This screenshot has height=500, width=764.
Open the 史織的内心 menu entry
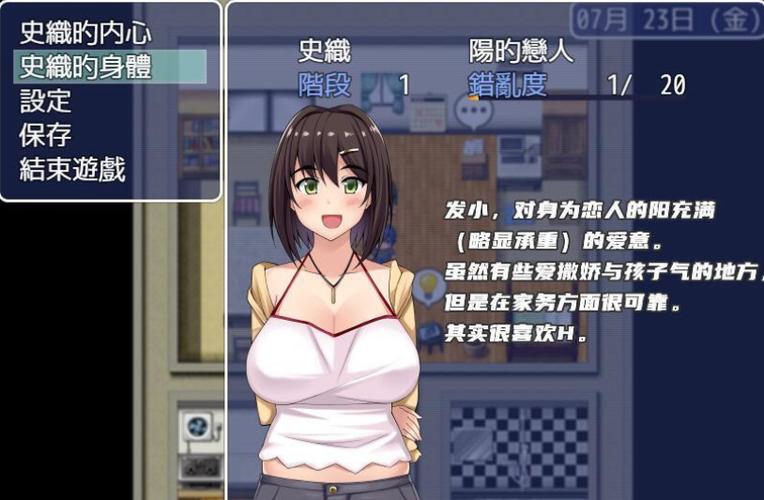coord(85,32)
